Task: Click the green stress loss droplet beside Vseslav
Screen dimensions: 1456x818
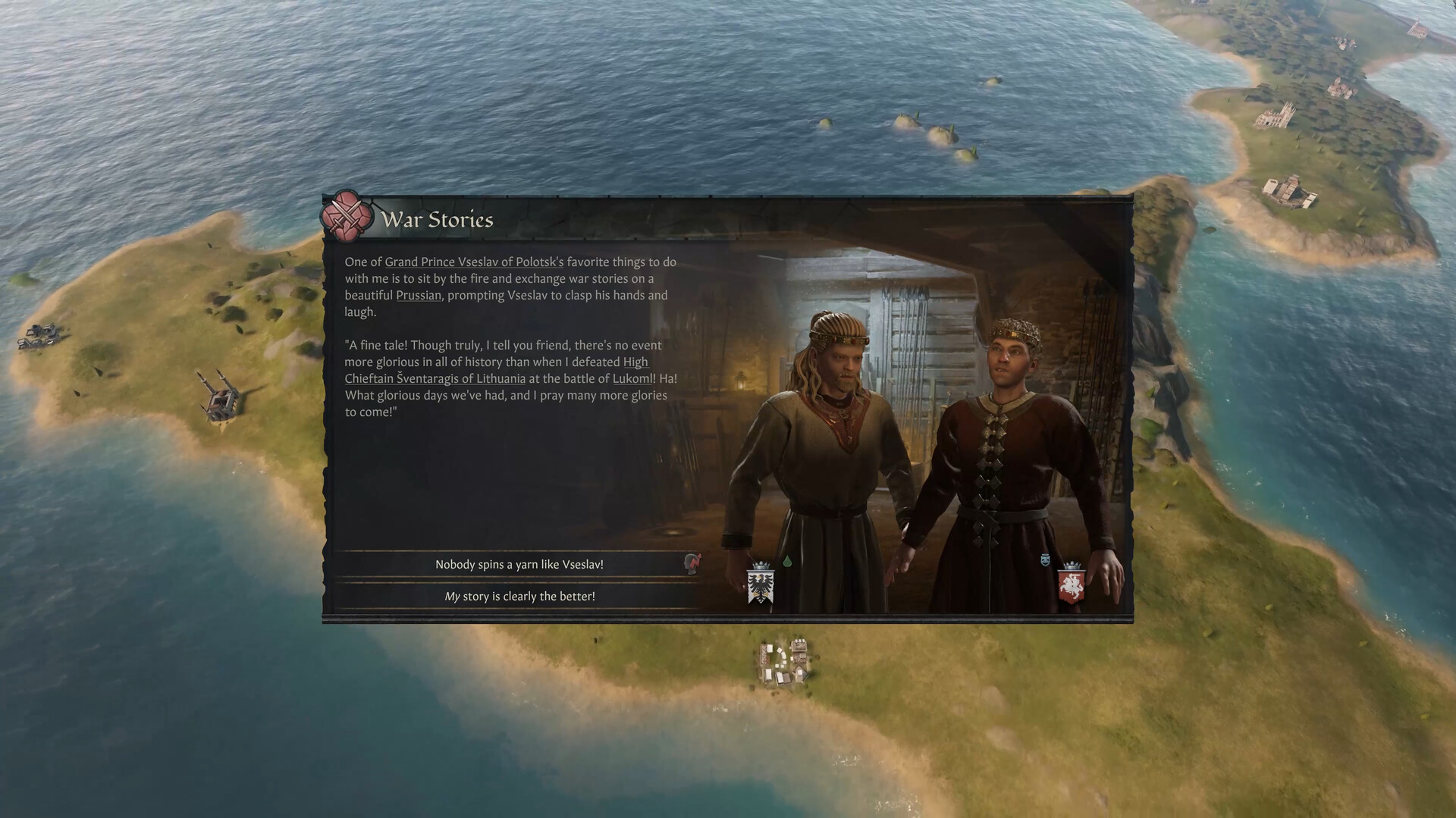Action: [x=787, y=562]
